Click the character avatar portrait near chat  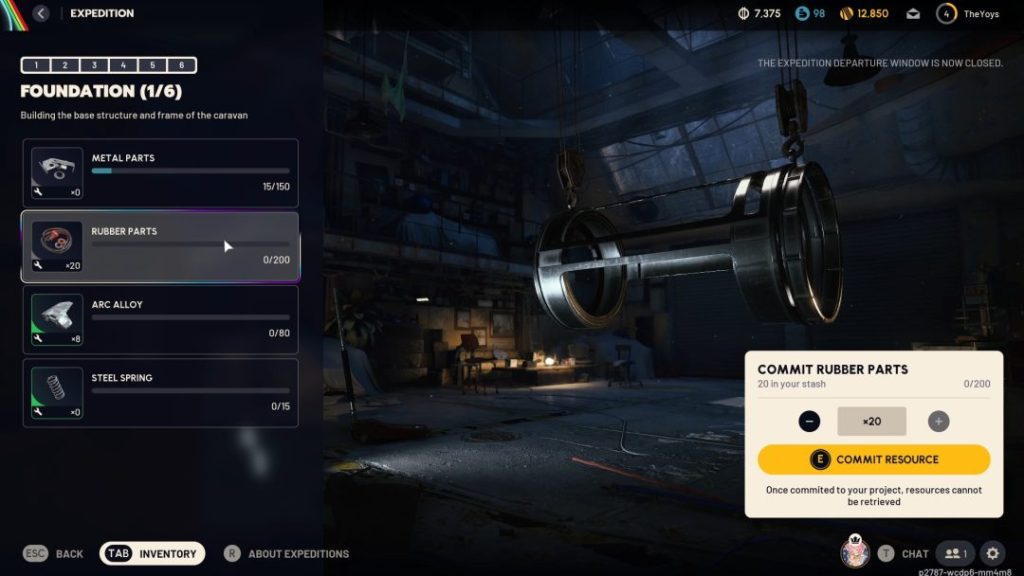point(855,551)
